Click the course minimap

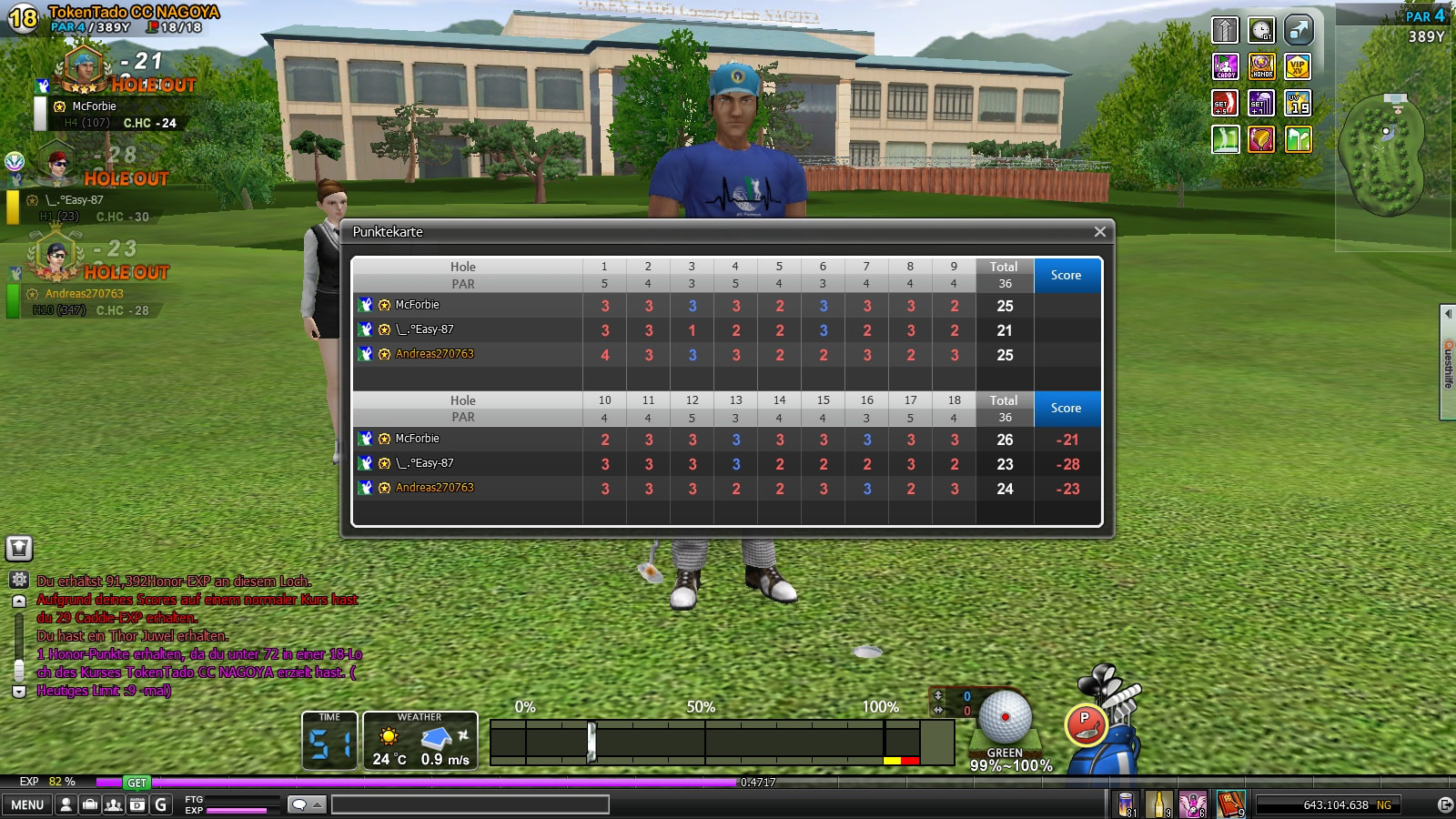1384,155
